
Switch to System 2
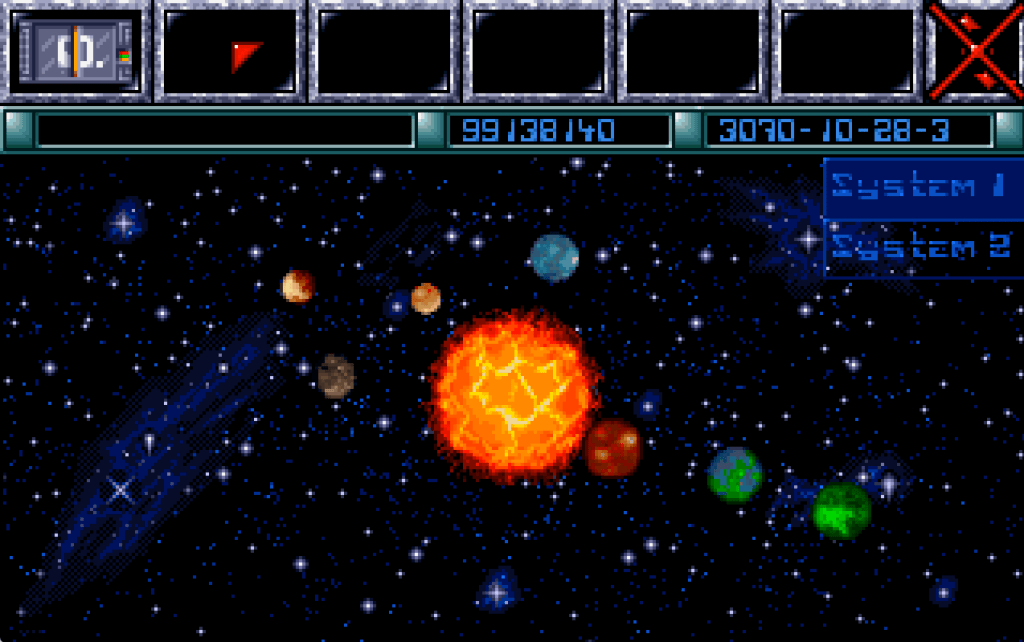coord(918,247)
